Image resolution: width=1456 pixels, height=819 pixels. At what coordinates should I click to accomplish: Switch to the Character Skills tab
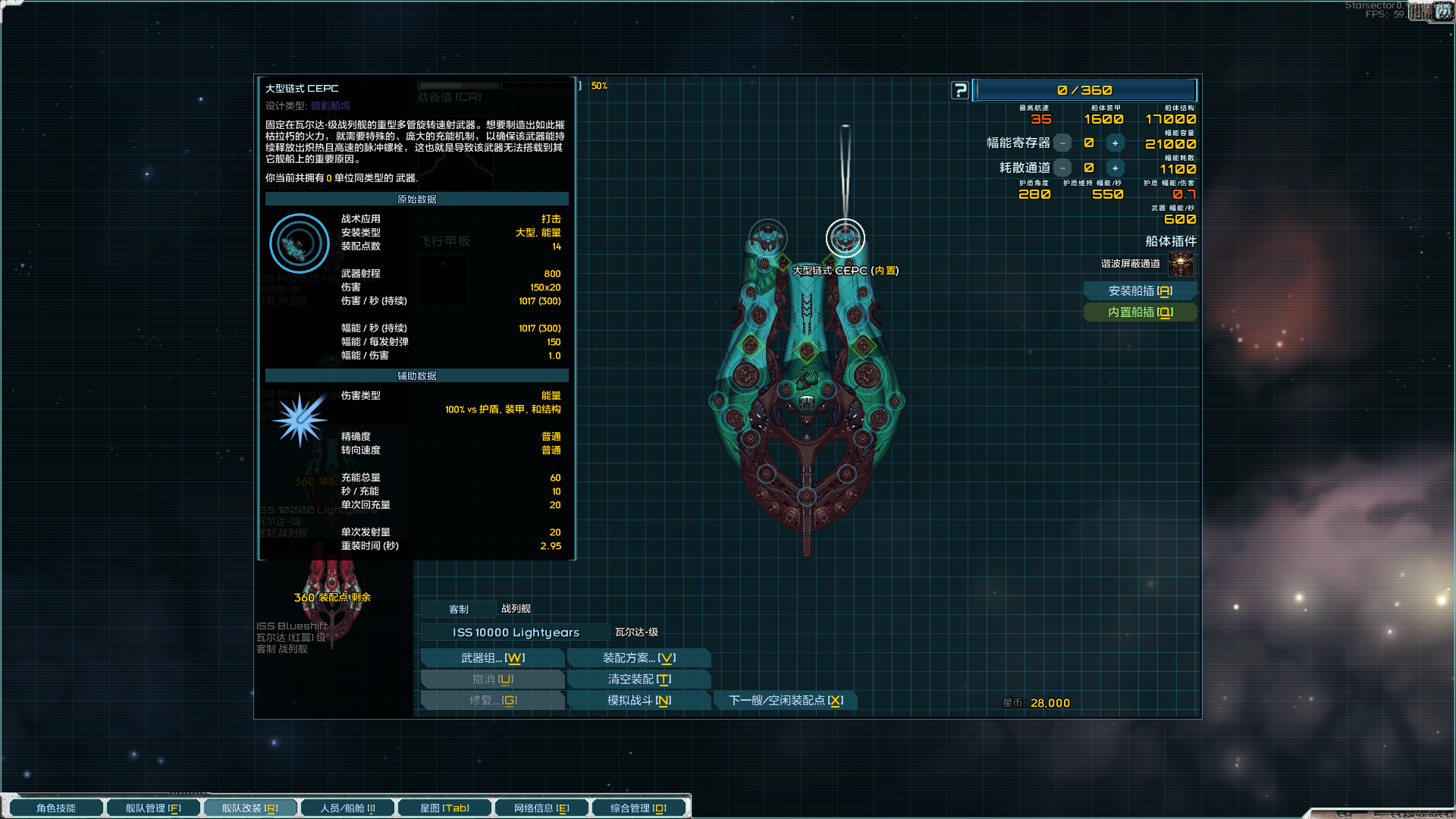56,808
